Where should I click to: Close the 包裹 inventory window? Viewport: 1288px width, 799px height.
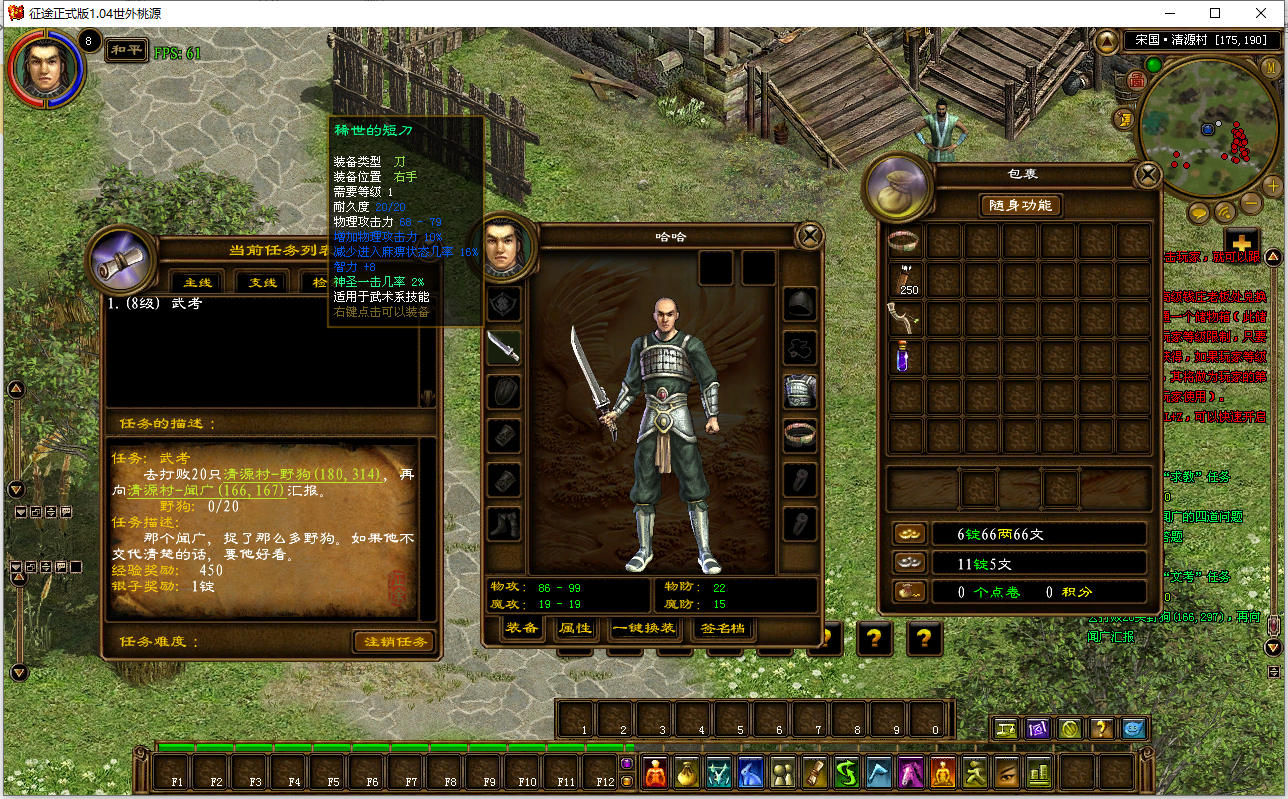point(1148,176)
